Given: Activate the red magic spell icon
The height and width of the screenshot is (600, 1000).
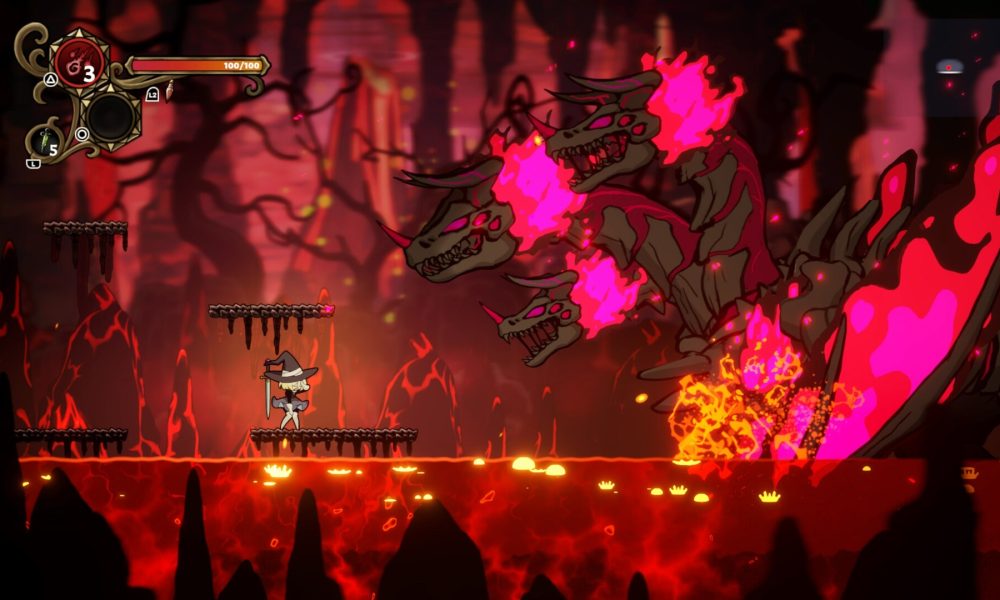Looking at the screenshot, I should [77, 63].
